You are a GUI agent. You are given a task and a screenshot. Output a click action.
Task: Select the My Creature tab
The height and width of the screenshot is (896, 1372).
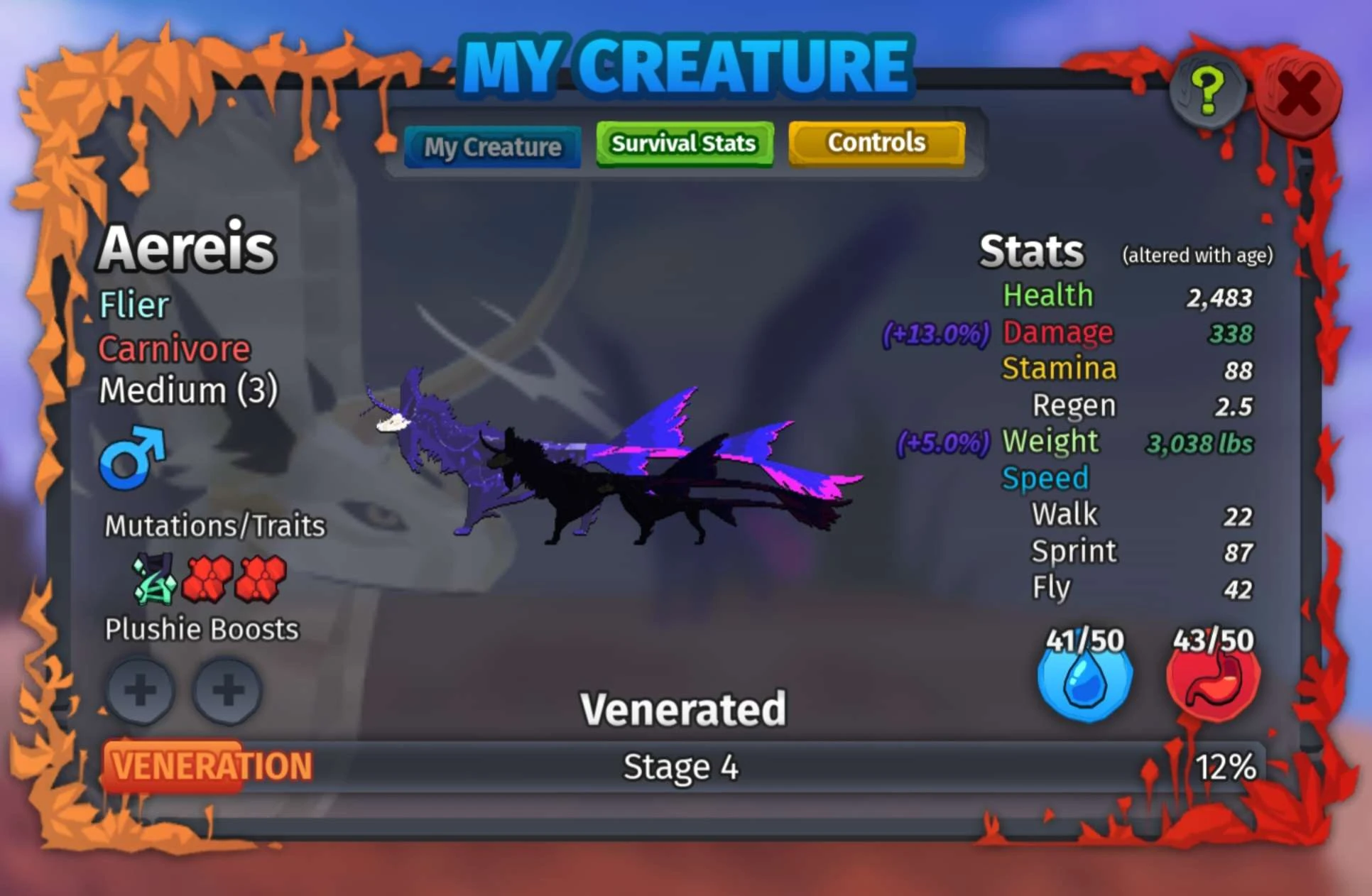coord(492,146)
